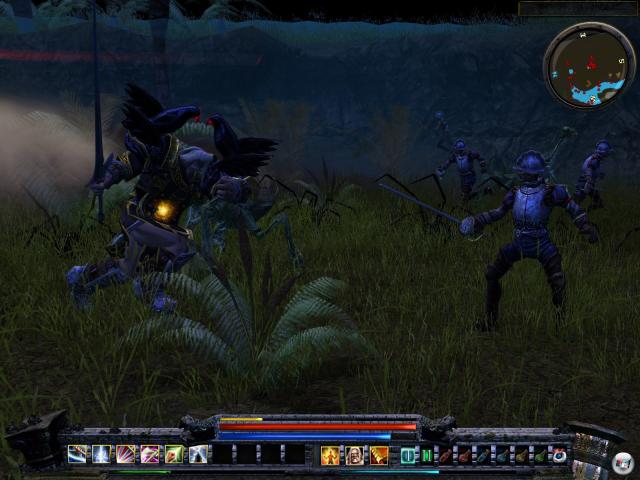Use the red ray burst skill
The image size is (640, 480).
(125, 454)
